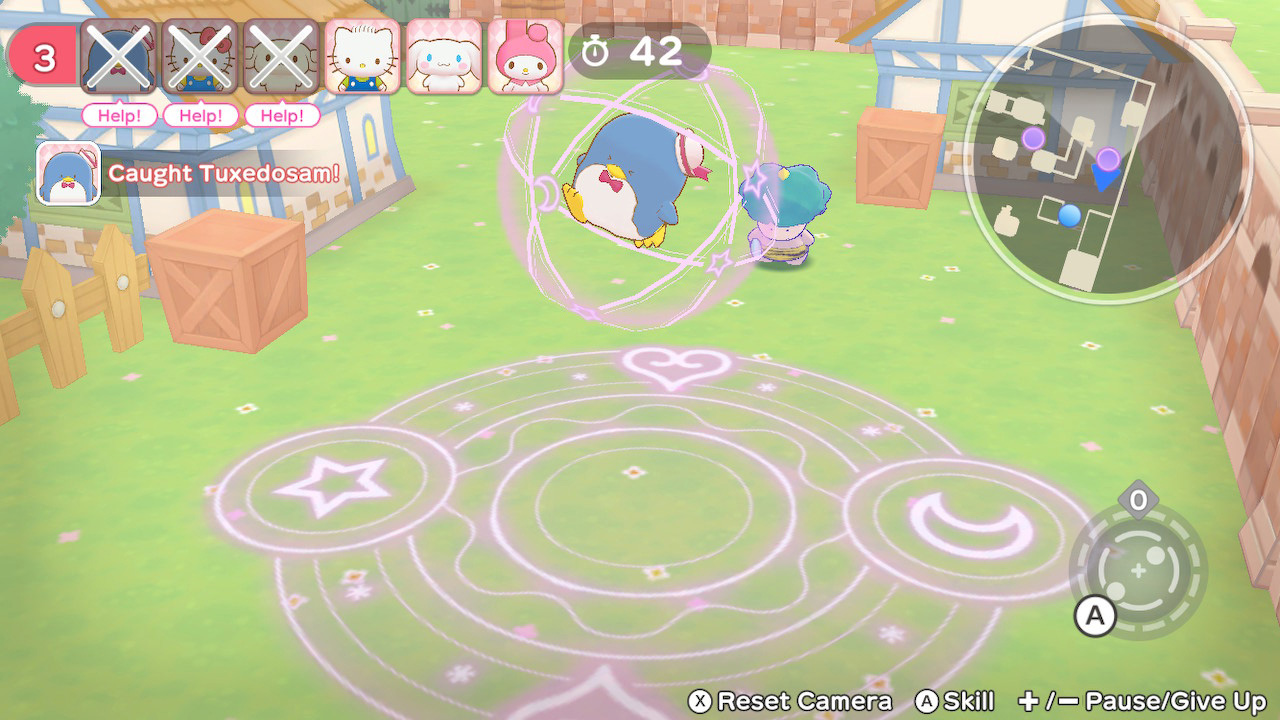Screen dimensions: 1280x720
Task: Click the moon symbol on magic circle
Action: (x=965, y=524)
